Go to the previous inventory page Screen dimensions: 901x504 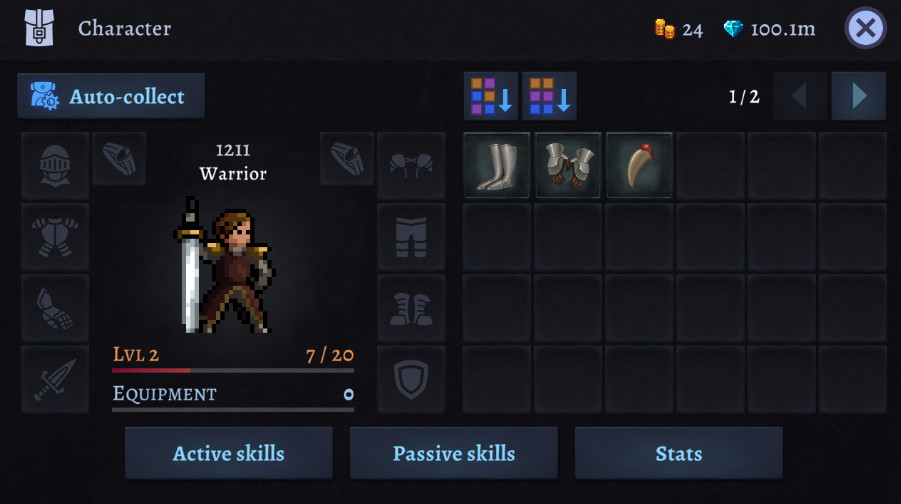[799, 96]
